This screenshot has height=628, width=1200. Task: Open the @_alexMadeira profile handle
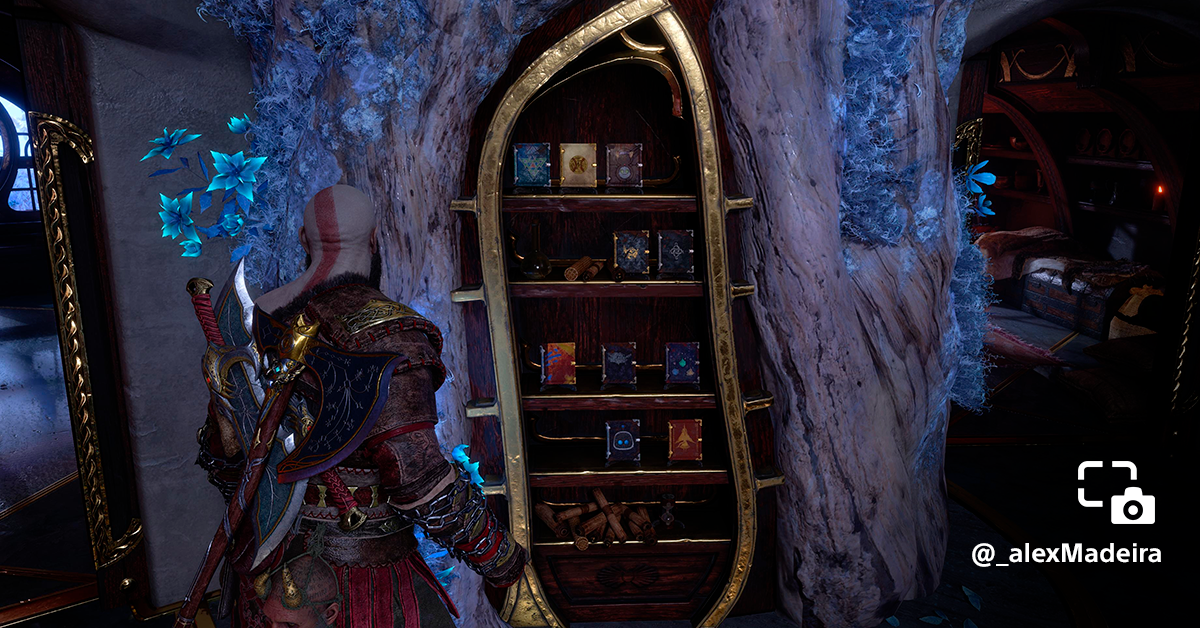click(x=1066, y=554)
